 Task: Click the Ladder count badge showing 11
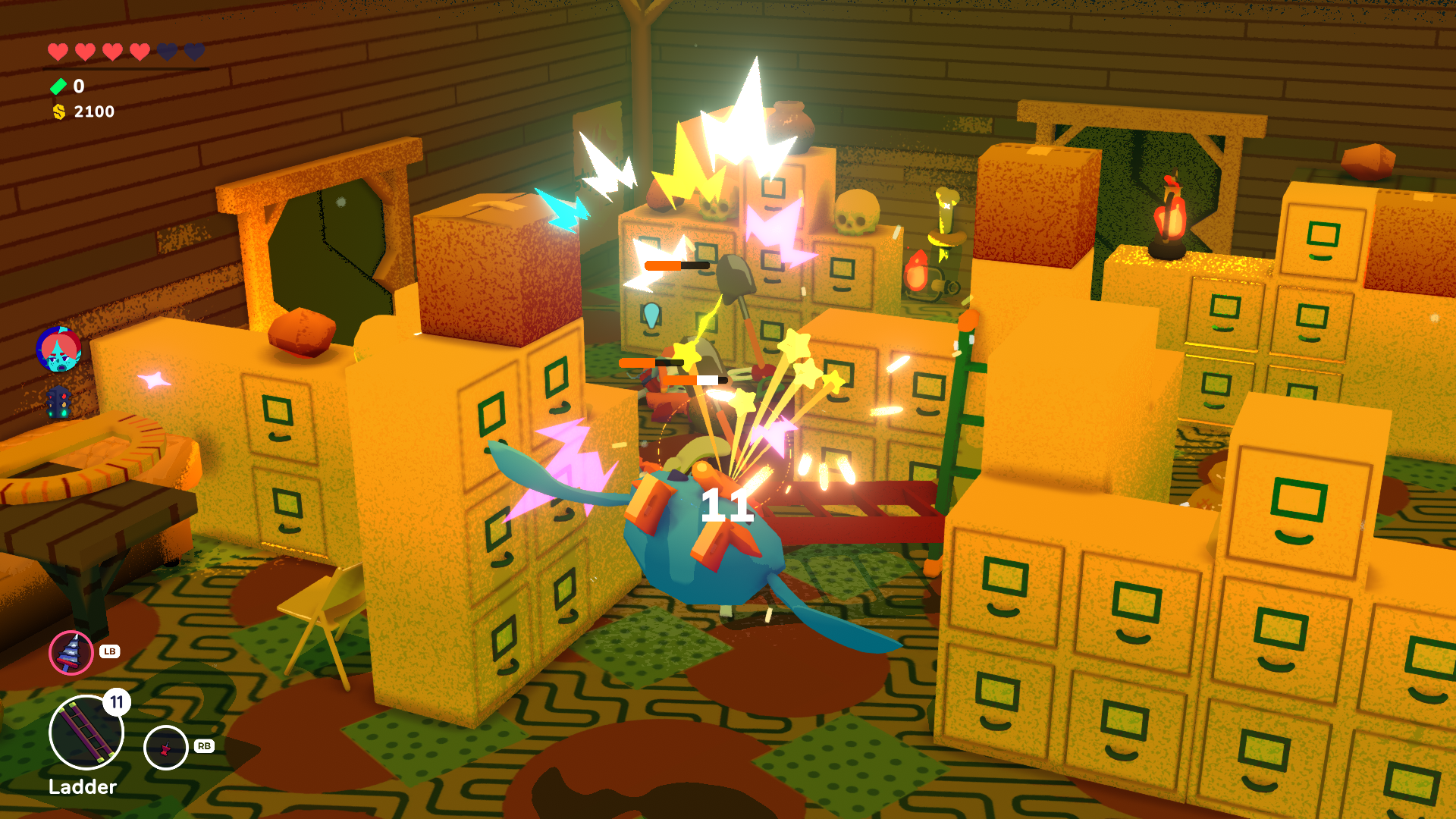click(118, 703)
